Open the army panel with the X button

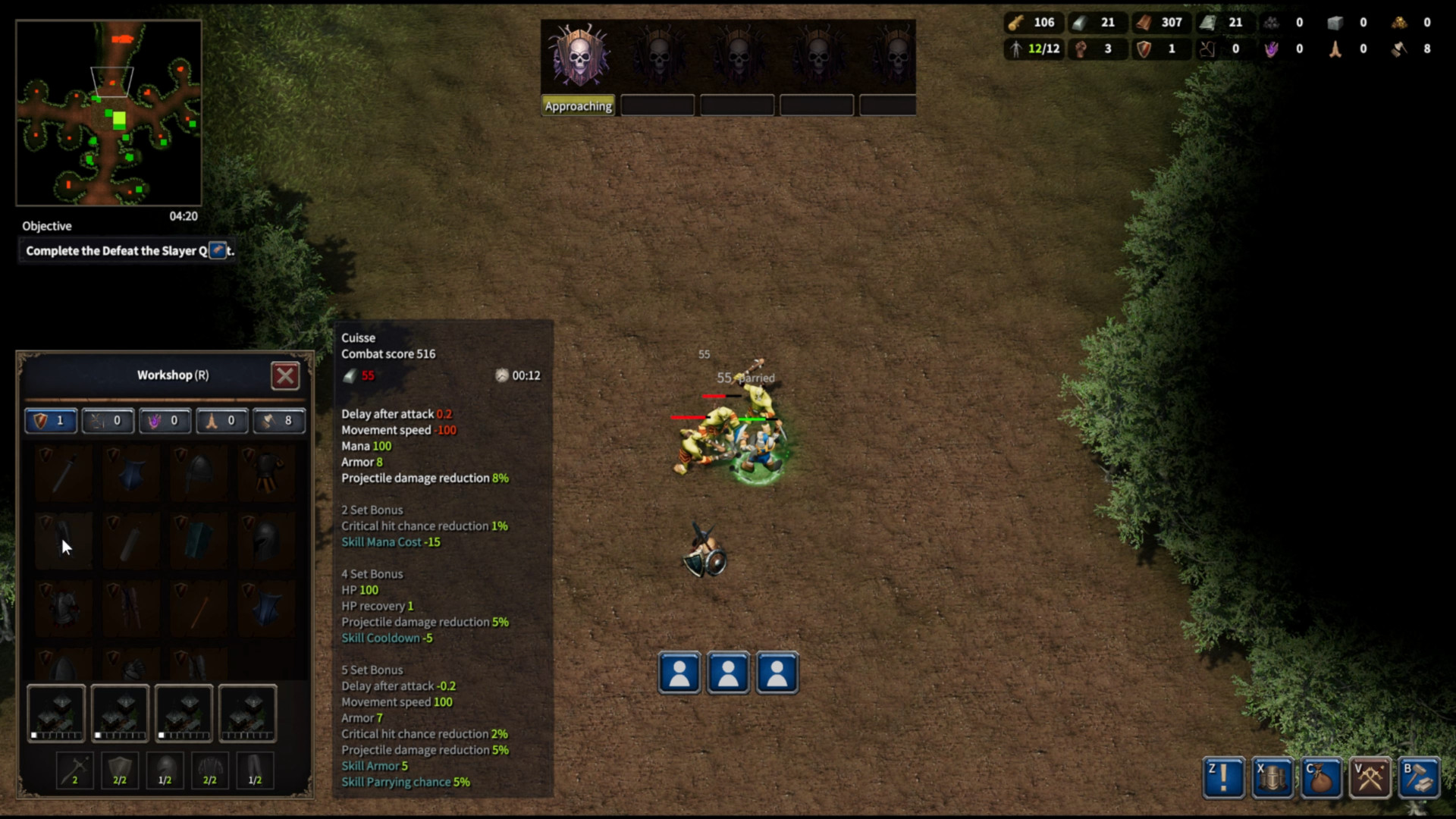1272,777
